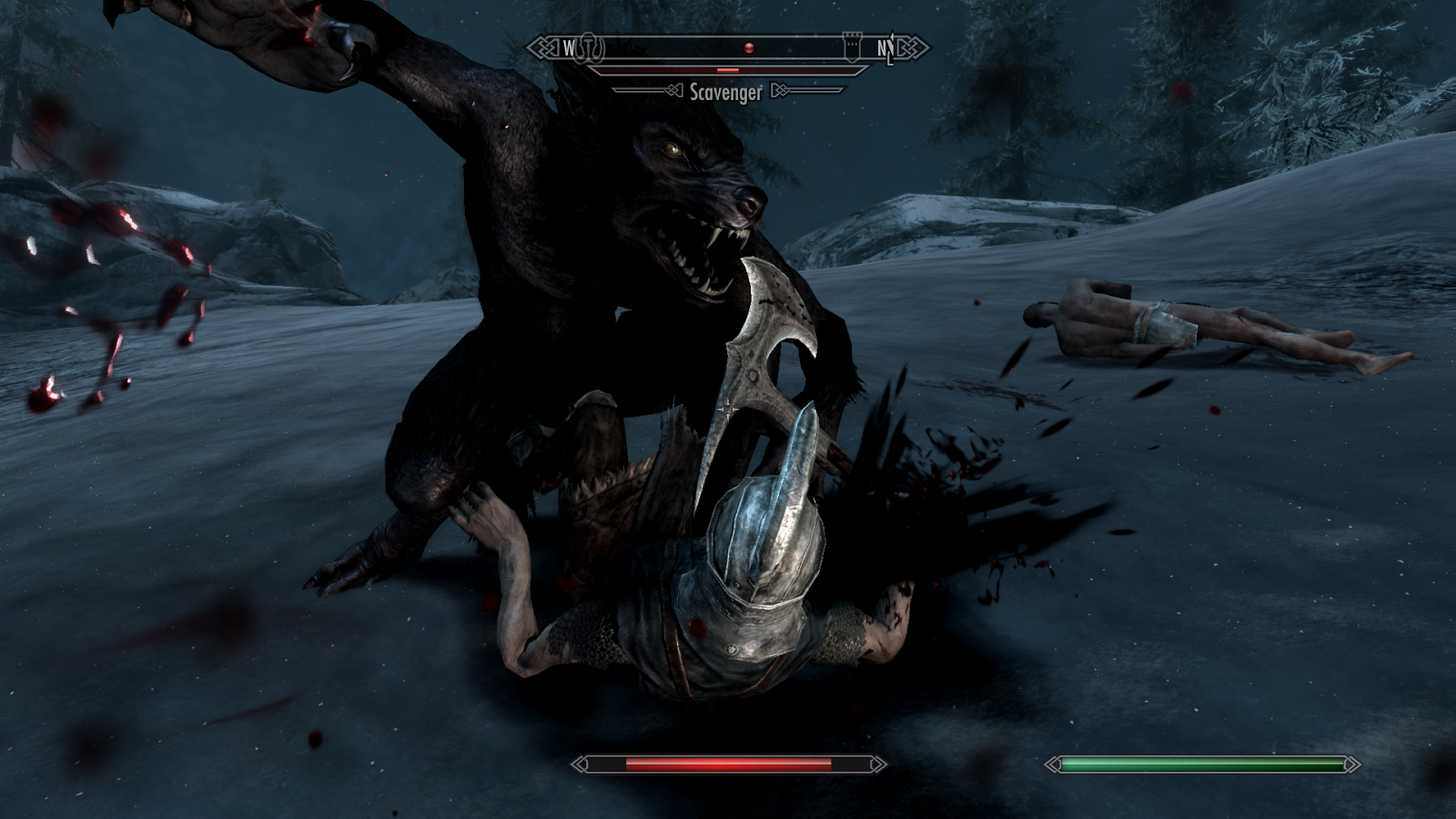Click the fort tower marker on the compass
The height and width of the screenshot is (819, 1456).
pos(853,46)
